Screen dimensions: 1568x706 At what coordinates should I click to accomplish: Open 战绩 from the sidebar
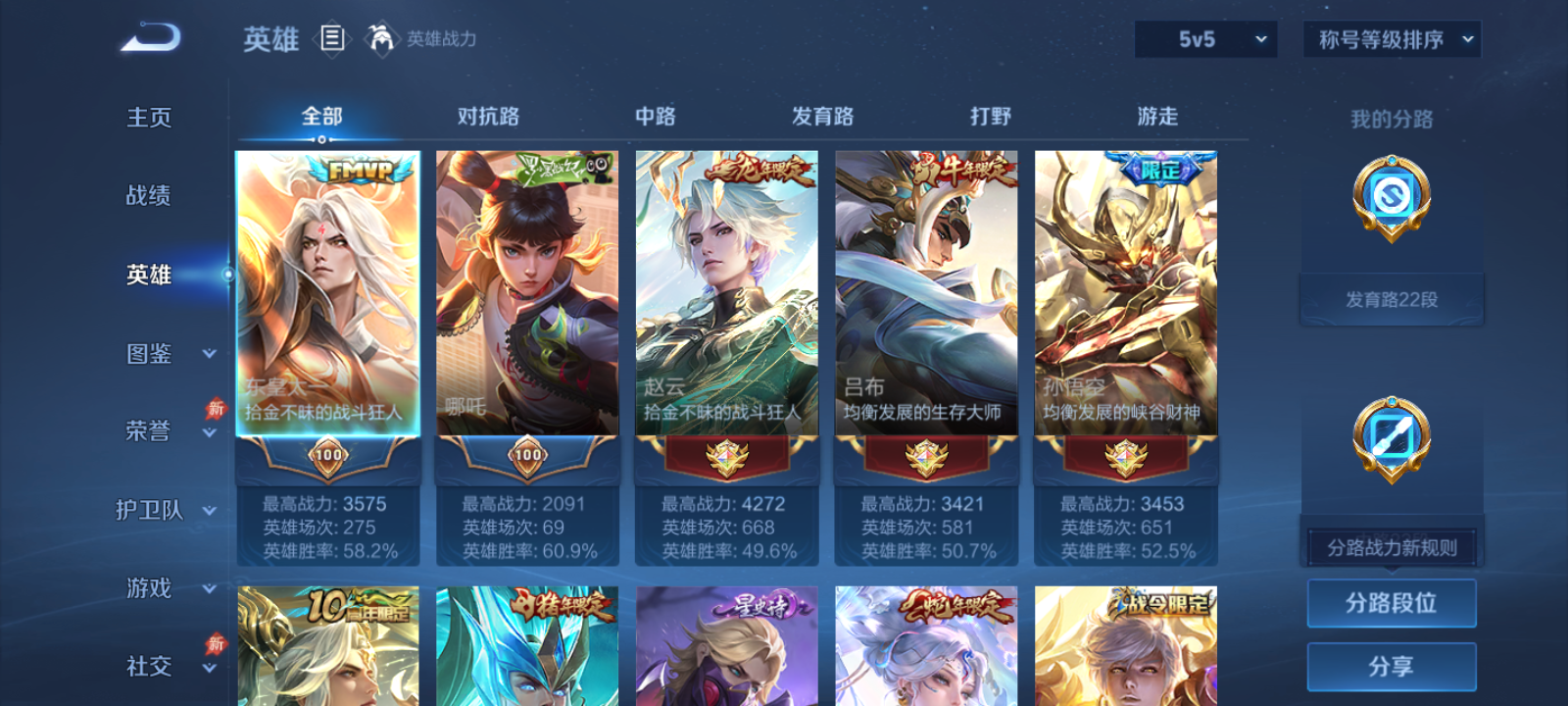tap(149, 196)
